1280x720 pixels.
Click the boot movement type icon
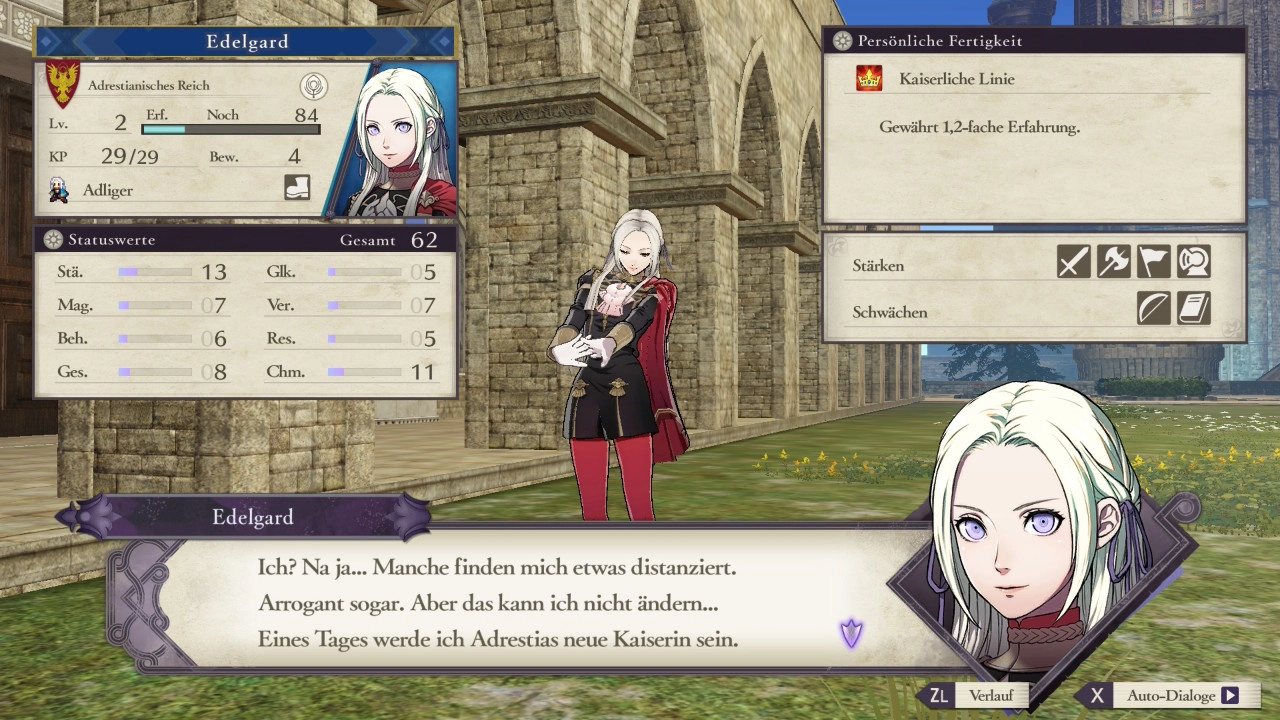click(297, 188)
